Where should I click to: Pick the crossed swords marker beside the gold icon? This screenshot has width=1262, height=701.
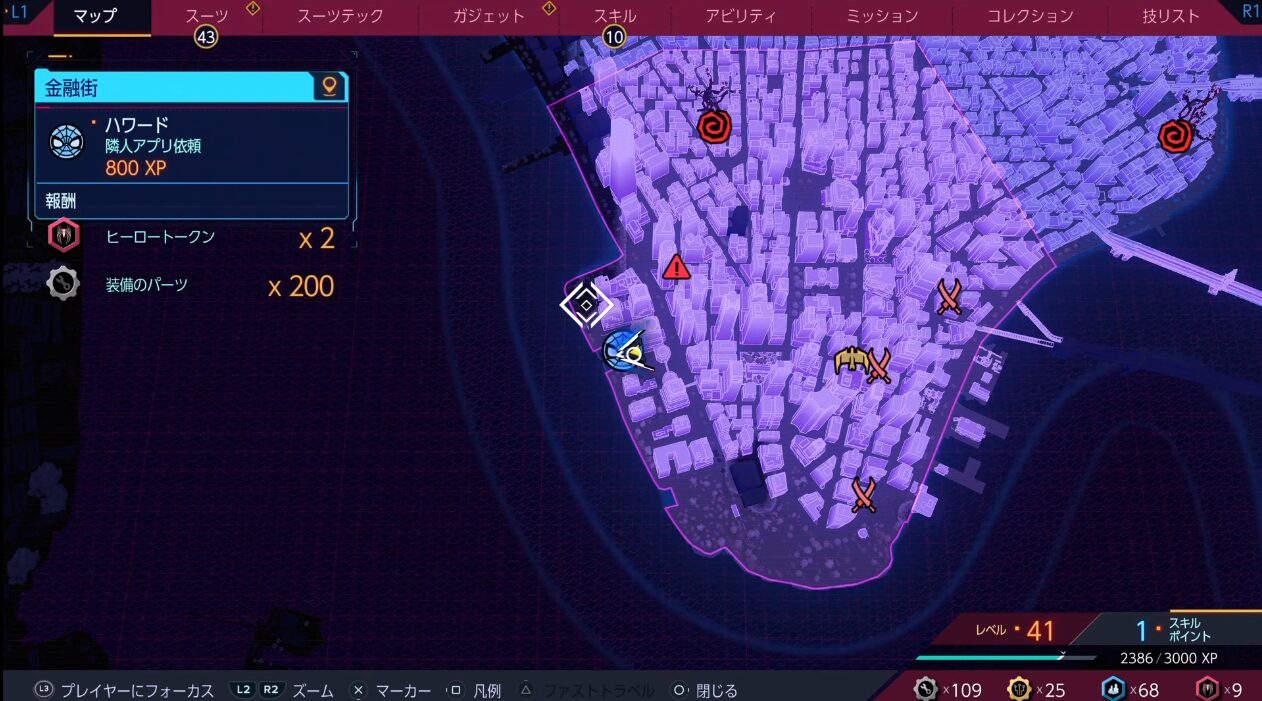click(x=879, y=365)
